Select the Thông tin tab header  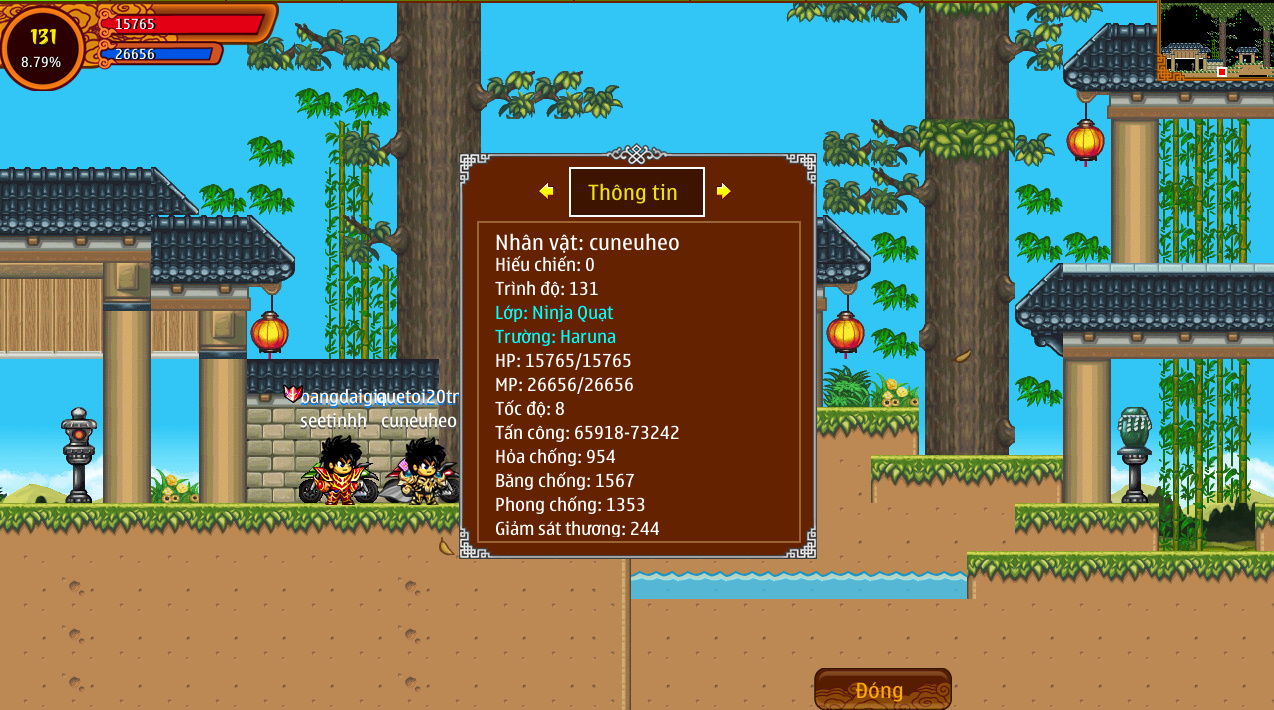(636, 192)
